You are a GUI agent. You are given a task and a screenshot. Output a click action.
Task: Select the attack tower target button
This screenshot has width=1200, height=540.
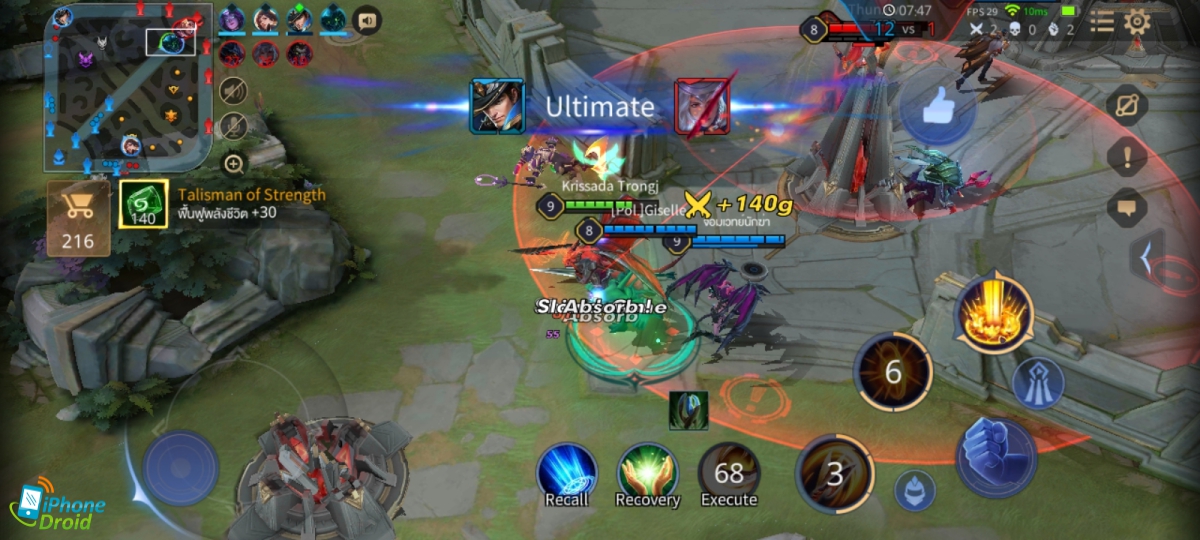(x=1038, y=382)
